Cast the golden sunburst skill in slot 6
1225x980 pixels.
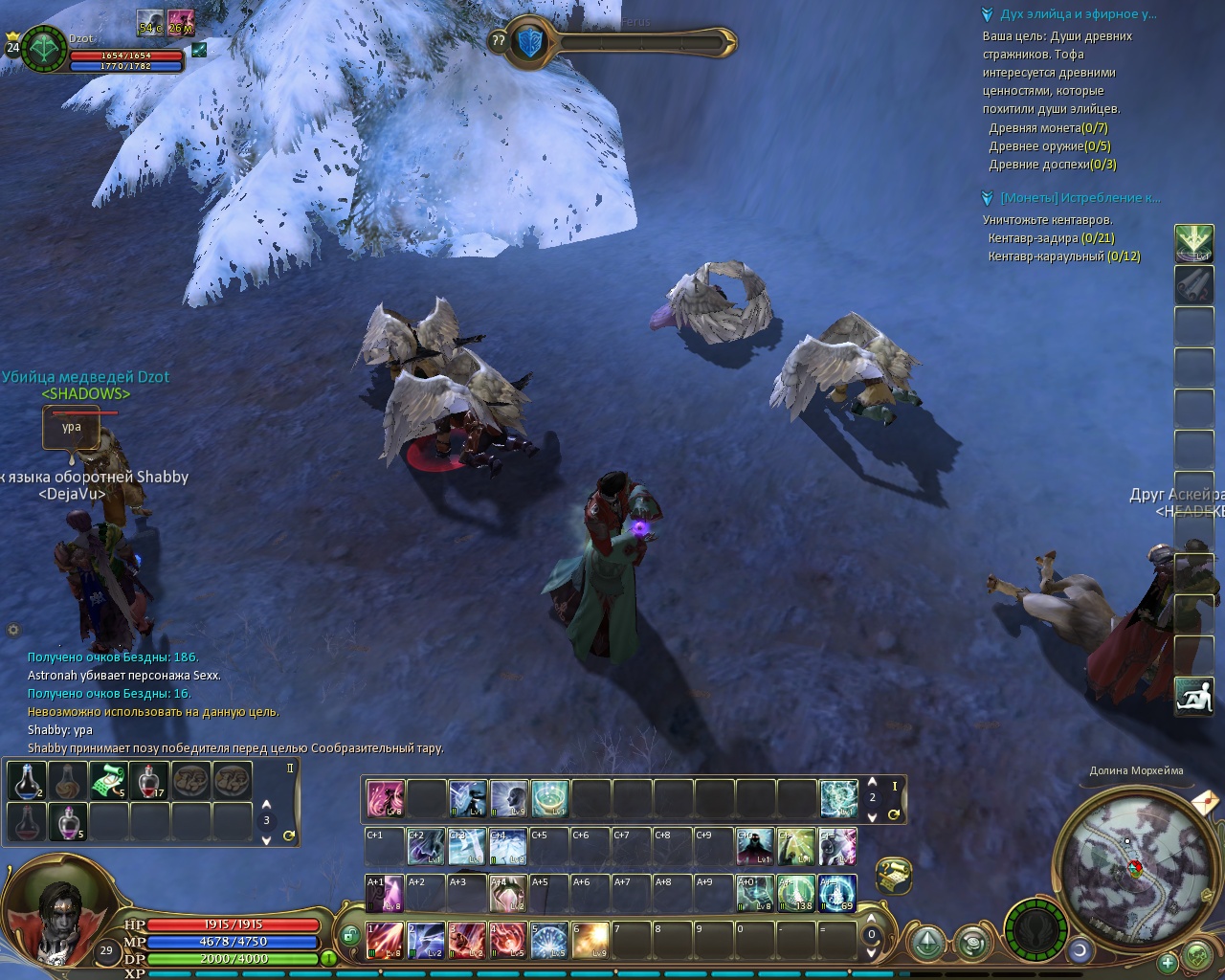590,940
